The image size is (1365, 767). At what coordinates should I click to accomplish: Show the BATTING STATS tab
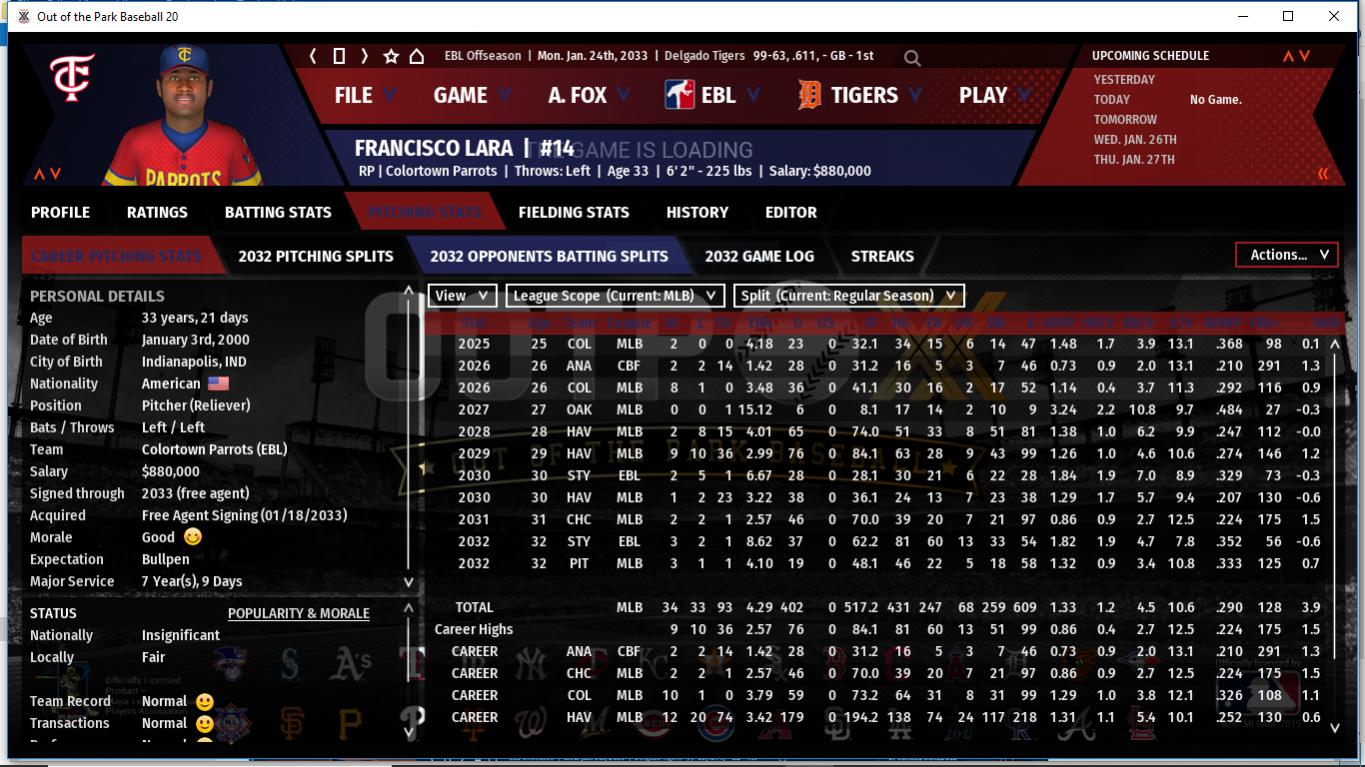coord(278,212)
